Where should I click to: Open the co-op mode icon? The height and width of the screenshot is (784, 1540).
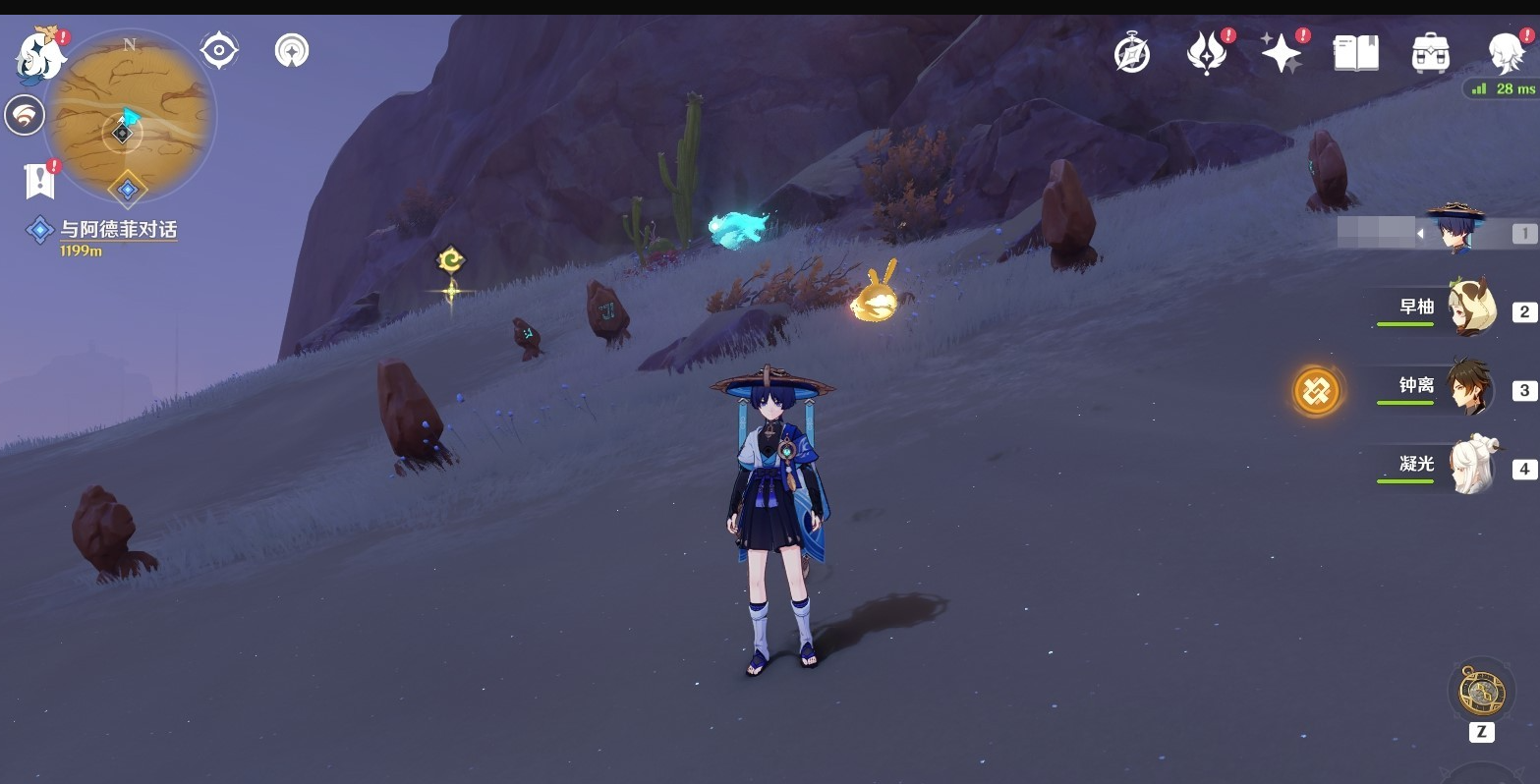[292, 50]
